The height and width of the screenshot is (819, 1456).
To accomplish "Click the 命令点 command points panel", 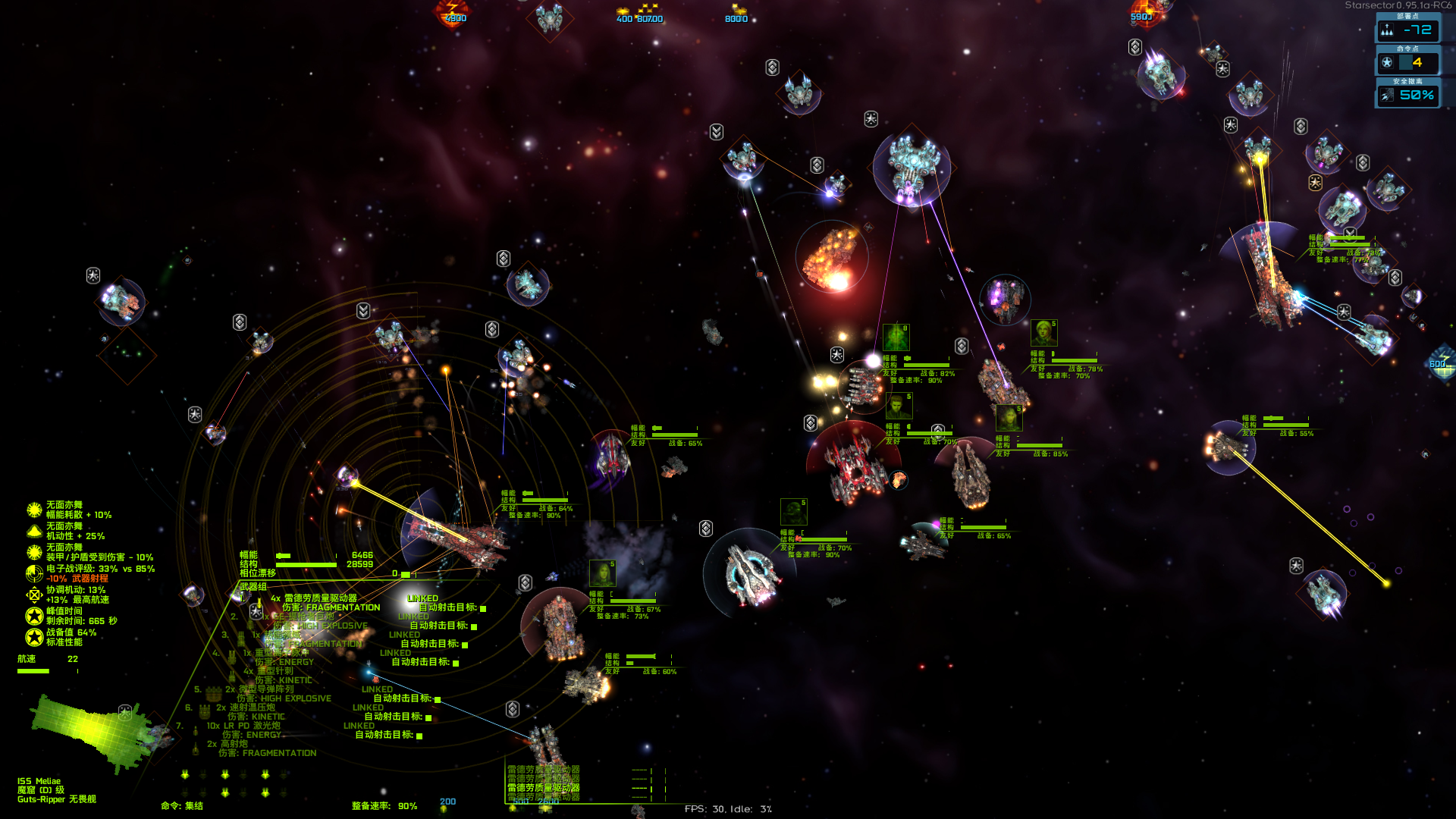I will [1407, 62].
